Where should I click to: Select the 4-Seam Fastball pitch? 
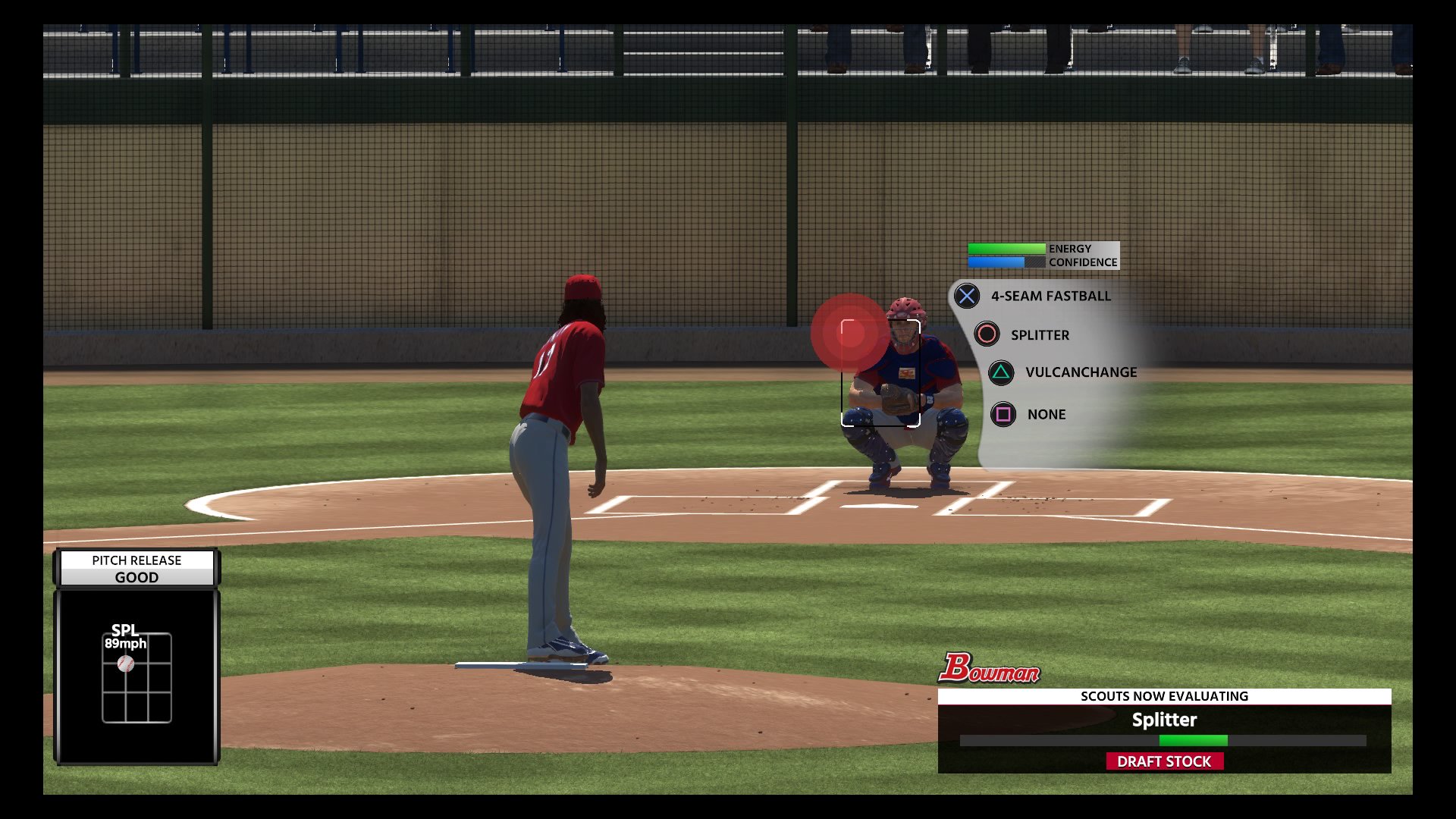click(x=1050, y=297)
